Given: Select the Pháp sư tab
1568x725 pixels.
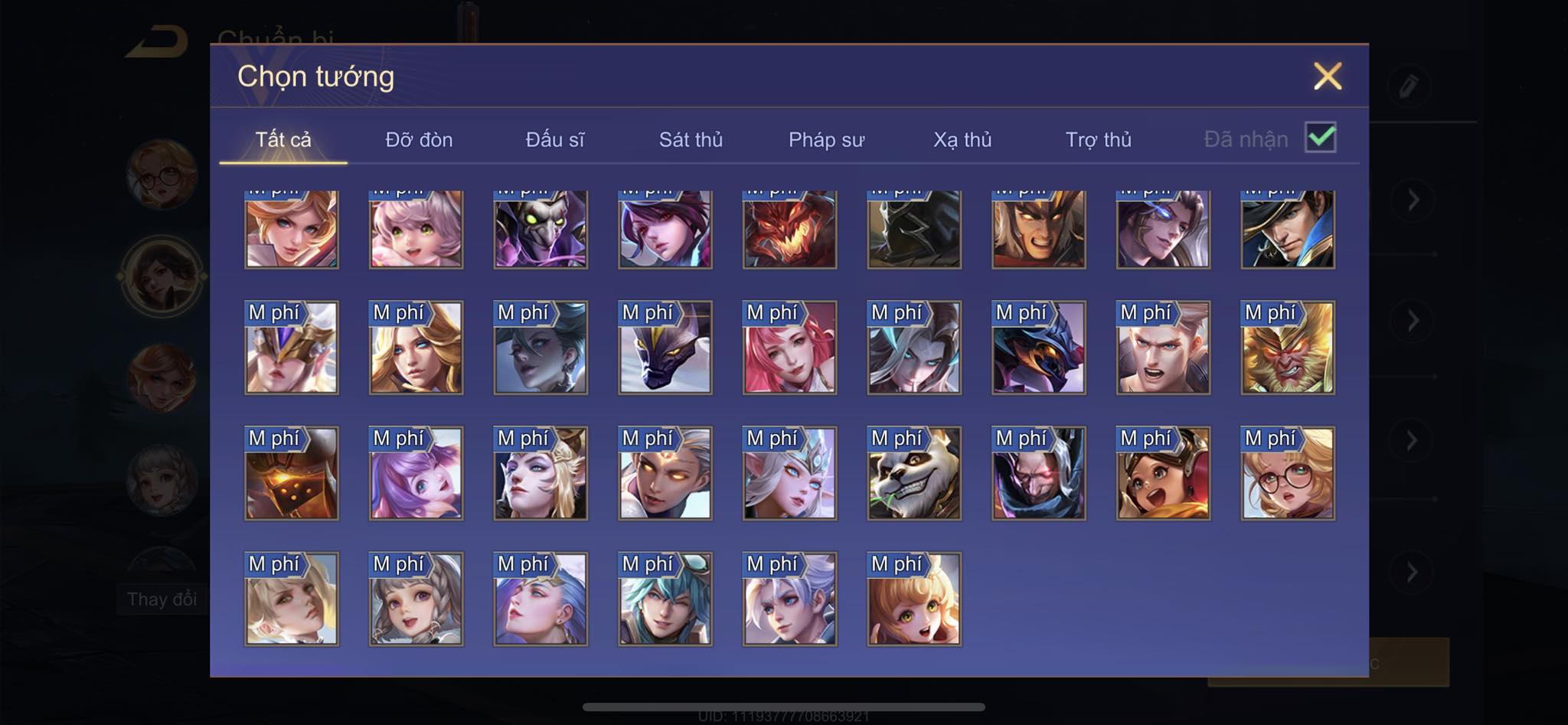Looking at the screenshot, I should pos(826,139).
